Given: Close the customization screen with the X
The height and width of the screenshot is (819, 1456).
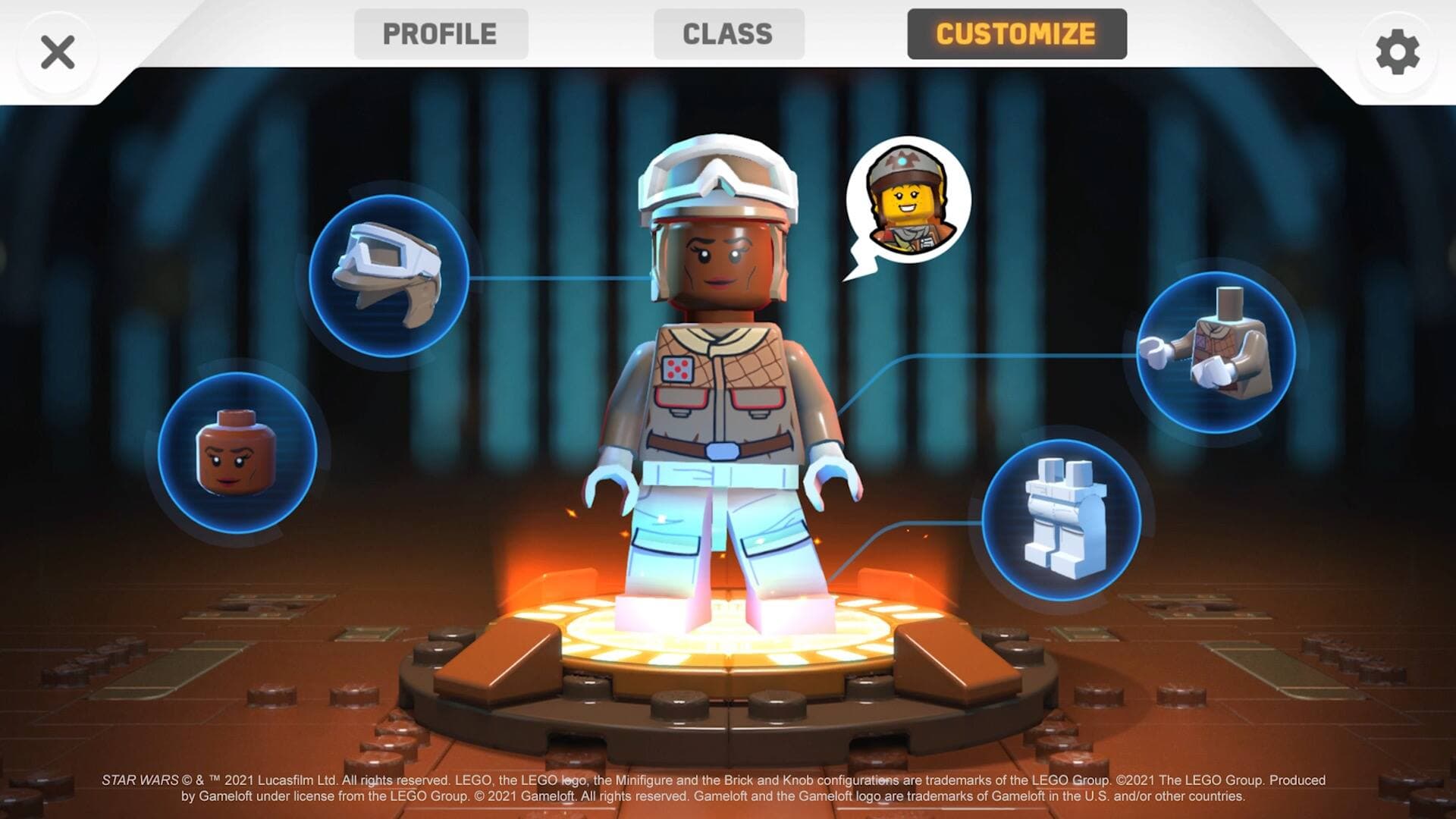Looking at the screenshot, I should pos(58,52).
